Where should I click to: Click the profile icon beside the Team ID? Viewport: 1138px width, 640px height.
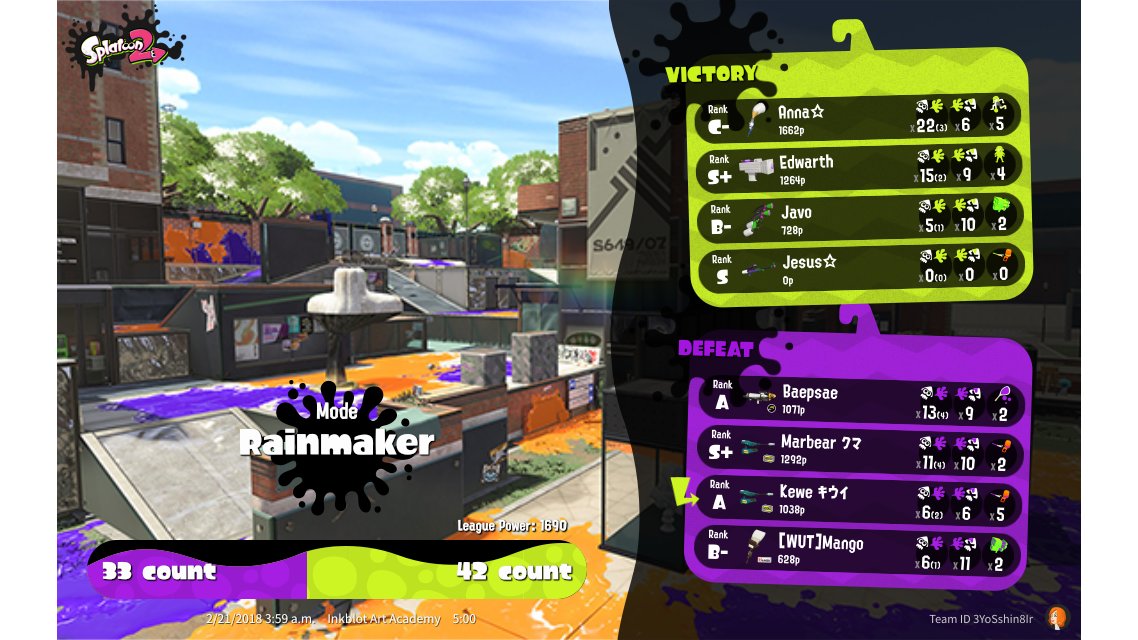(x=1055, y=618)
